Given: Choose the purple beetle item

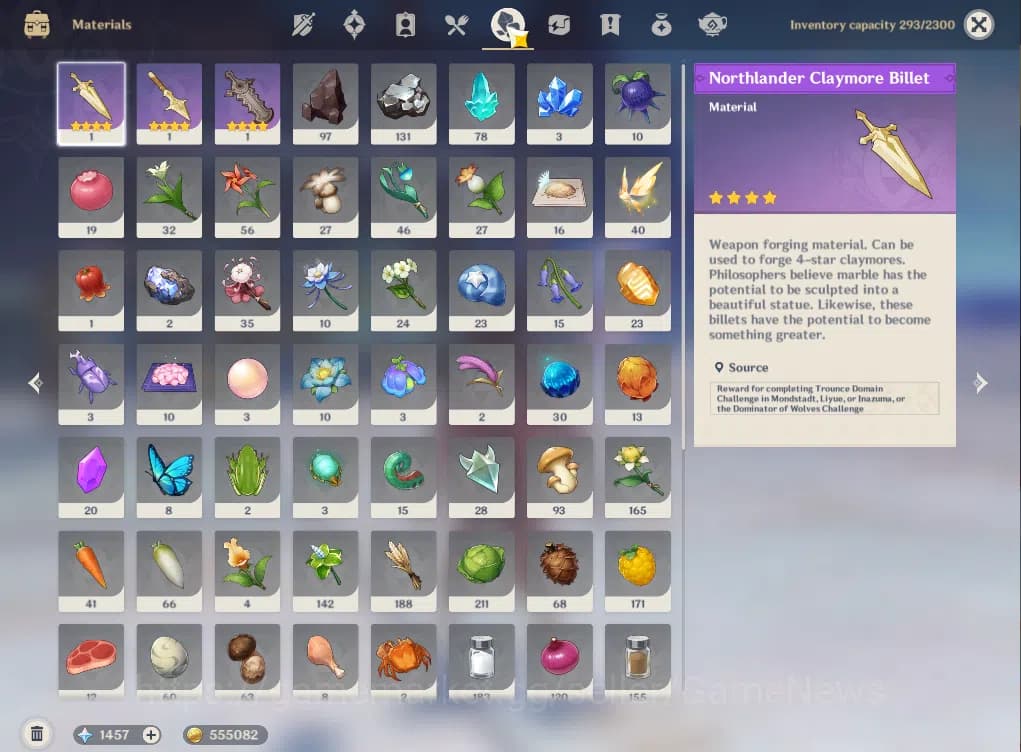Looking at the screenshot, I should click(x=91, y=383).
